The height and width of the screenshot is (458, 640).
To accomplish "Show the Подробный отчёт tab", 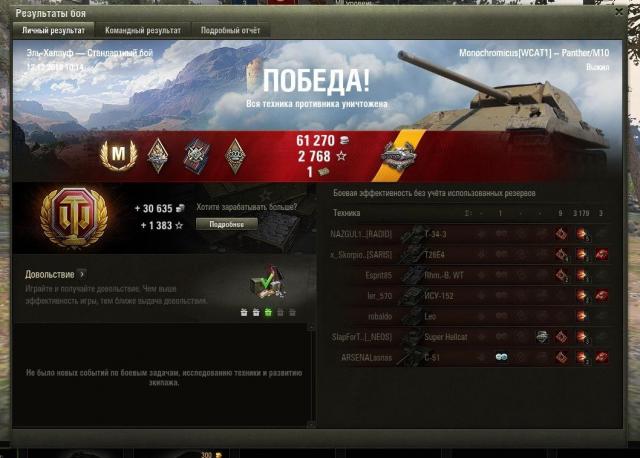I will (x=229, y=31).
